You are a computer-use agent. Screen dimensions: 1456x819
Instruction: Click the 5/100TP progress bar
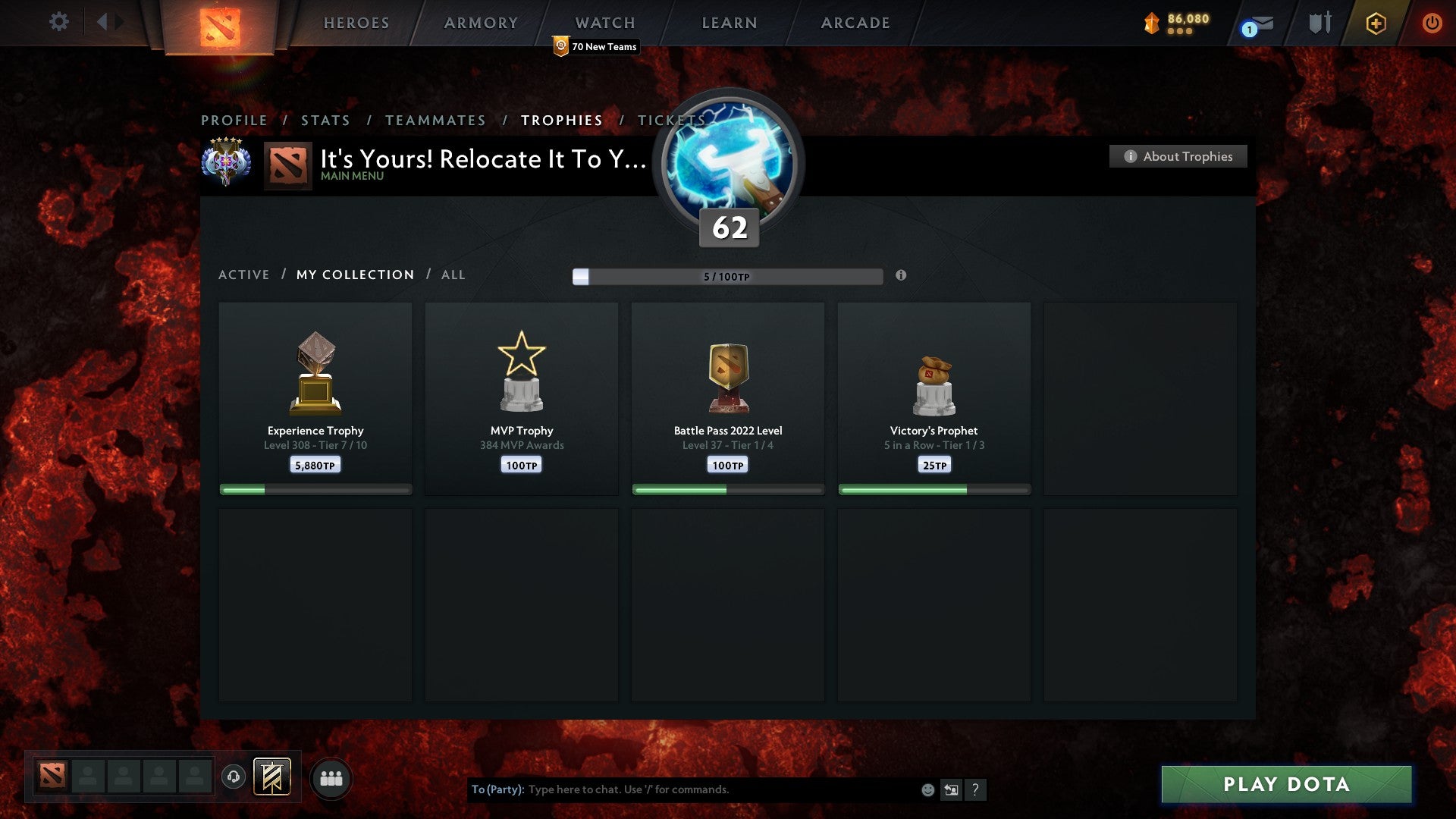click(728, 277)
